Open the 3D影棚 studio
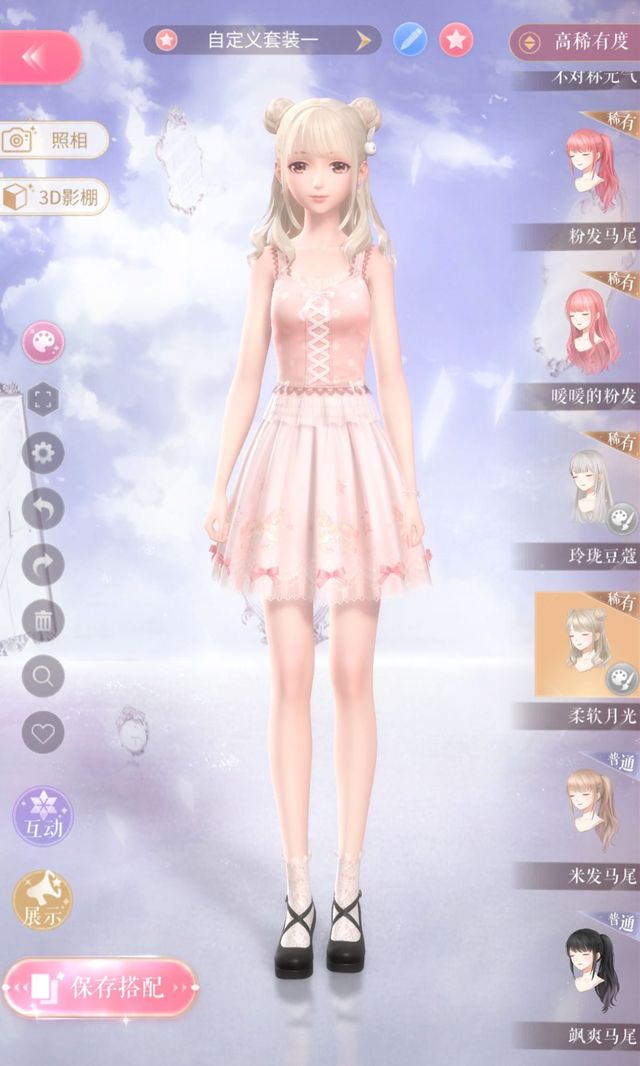Image resolution: width=640 pixels, height=1066 pixels. pyautogui.click(x=55, y=197)
